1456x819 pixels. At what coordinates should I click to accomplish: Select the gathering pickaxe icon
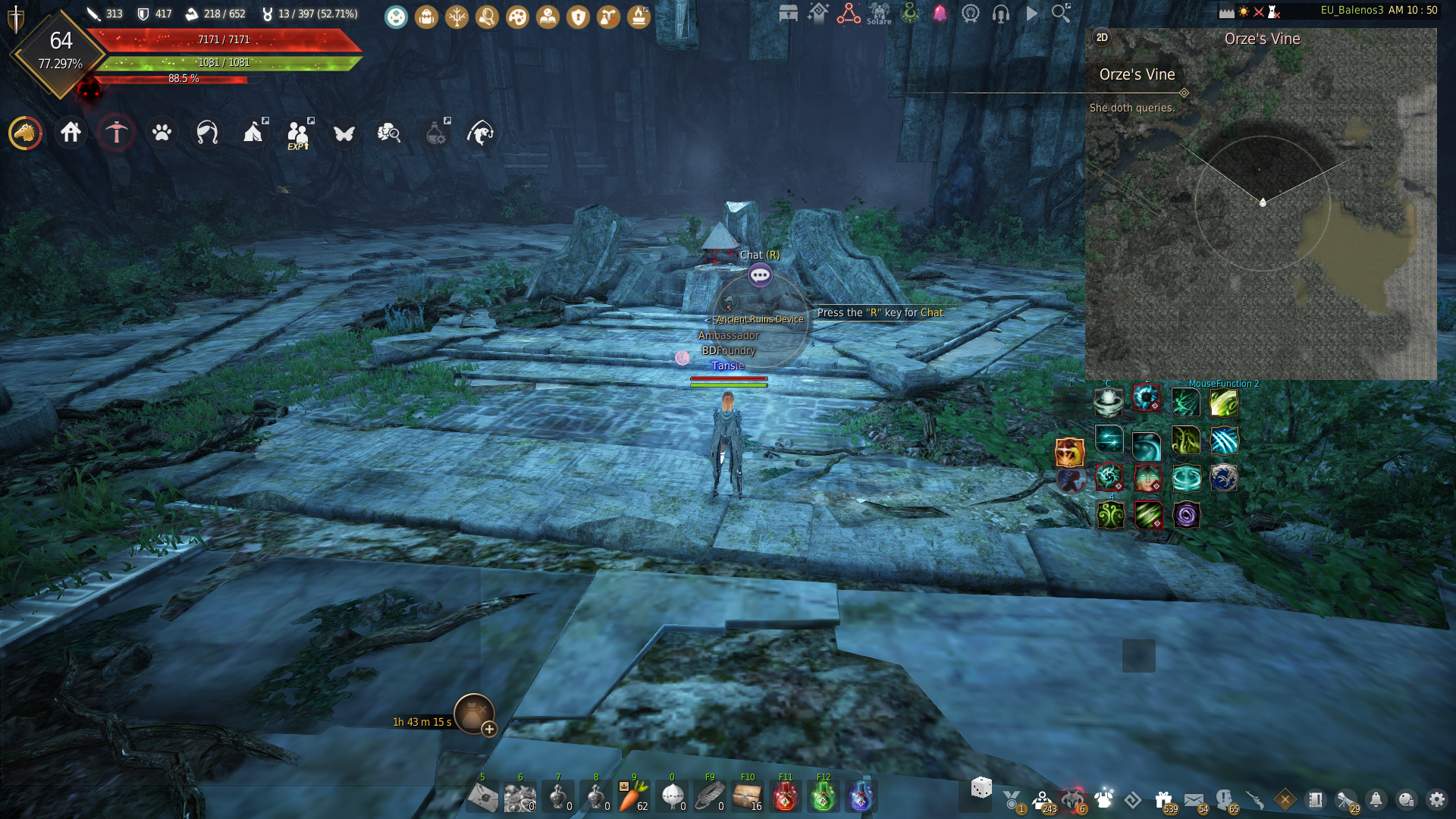tap(116, 132)
